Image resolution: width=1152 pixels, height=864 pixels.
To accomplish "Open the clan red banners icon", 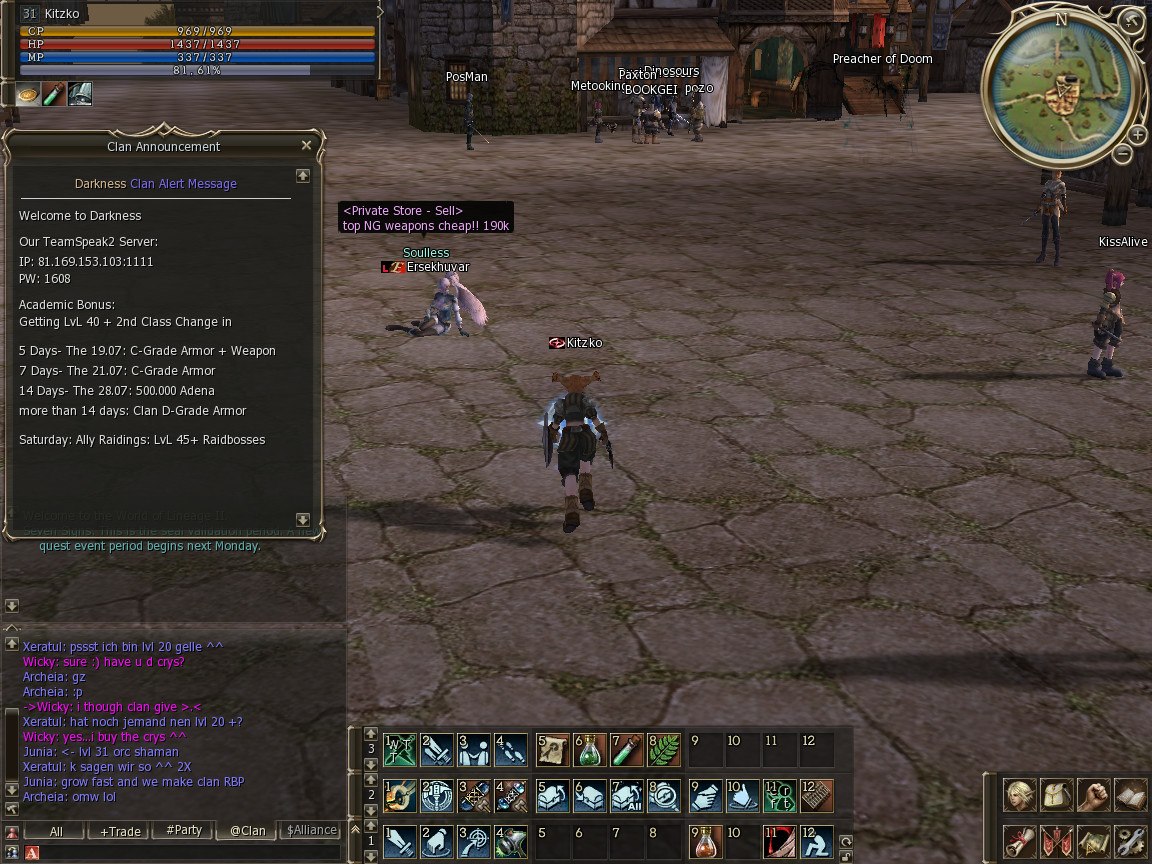I will point(1056,839).
